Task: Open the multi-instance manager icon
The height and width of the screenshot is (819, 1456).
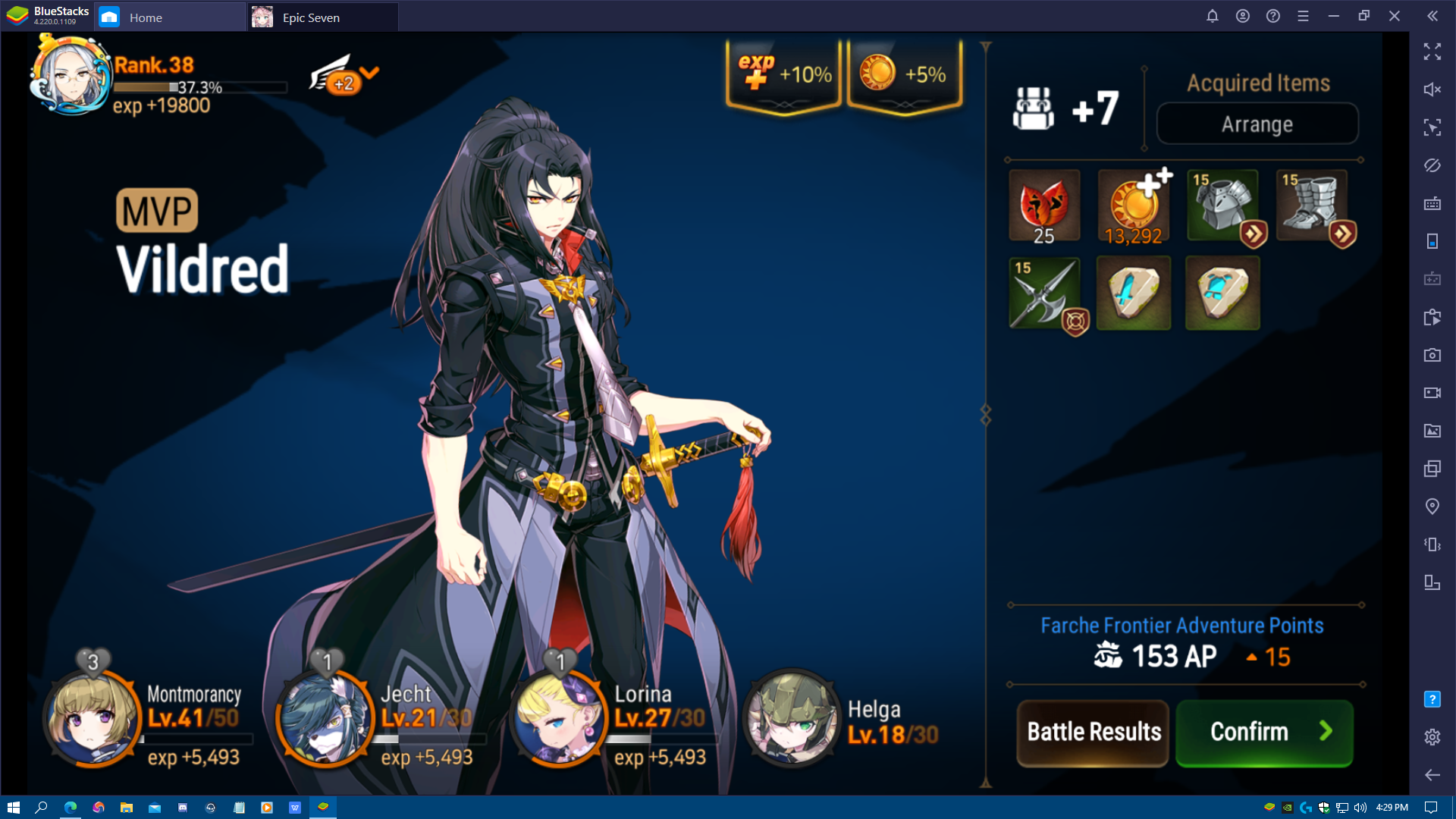Action: (1432, 469)
